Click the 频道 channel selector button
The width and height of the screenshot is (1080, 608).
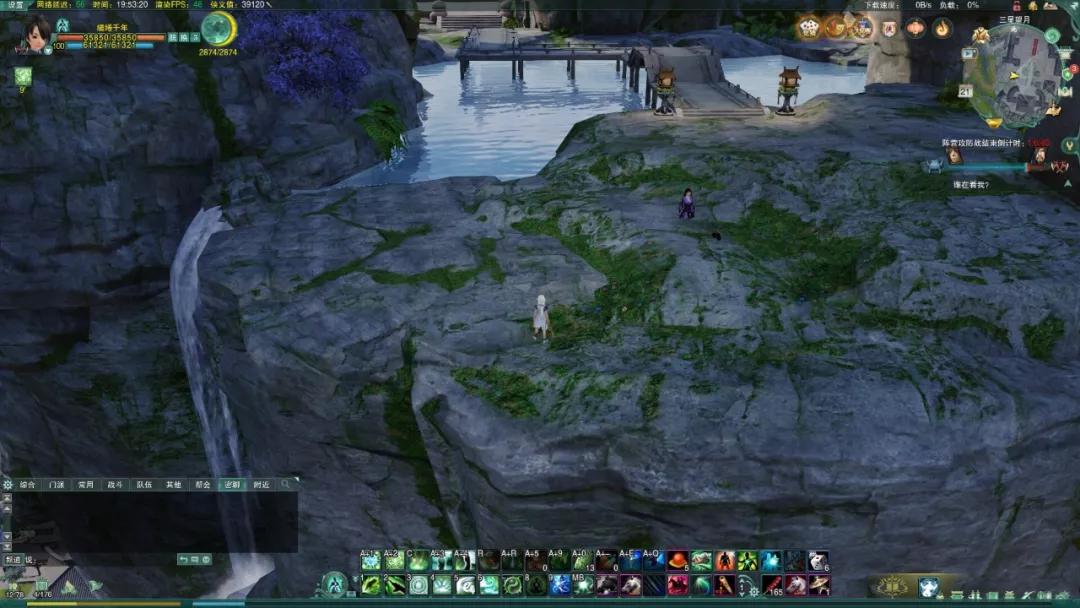(x=15, y=560)
